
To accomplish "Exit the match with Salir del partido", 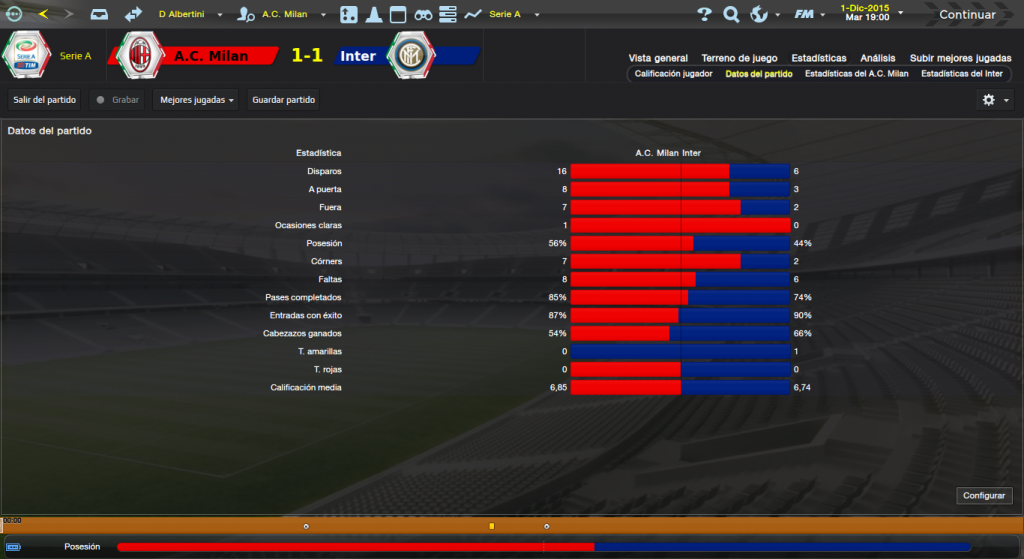I will (45, 100).
